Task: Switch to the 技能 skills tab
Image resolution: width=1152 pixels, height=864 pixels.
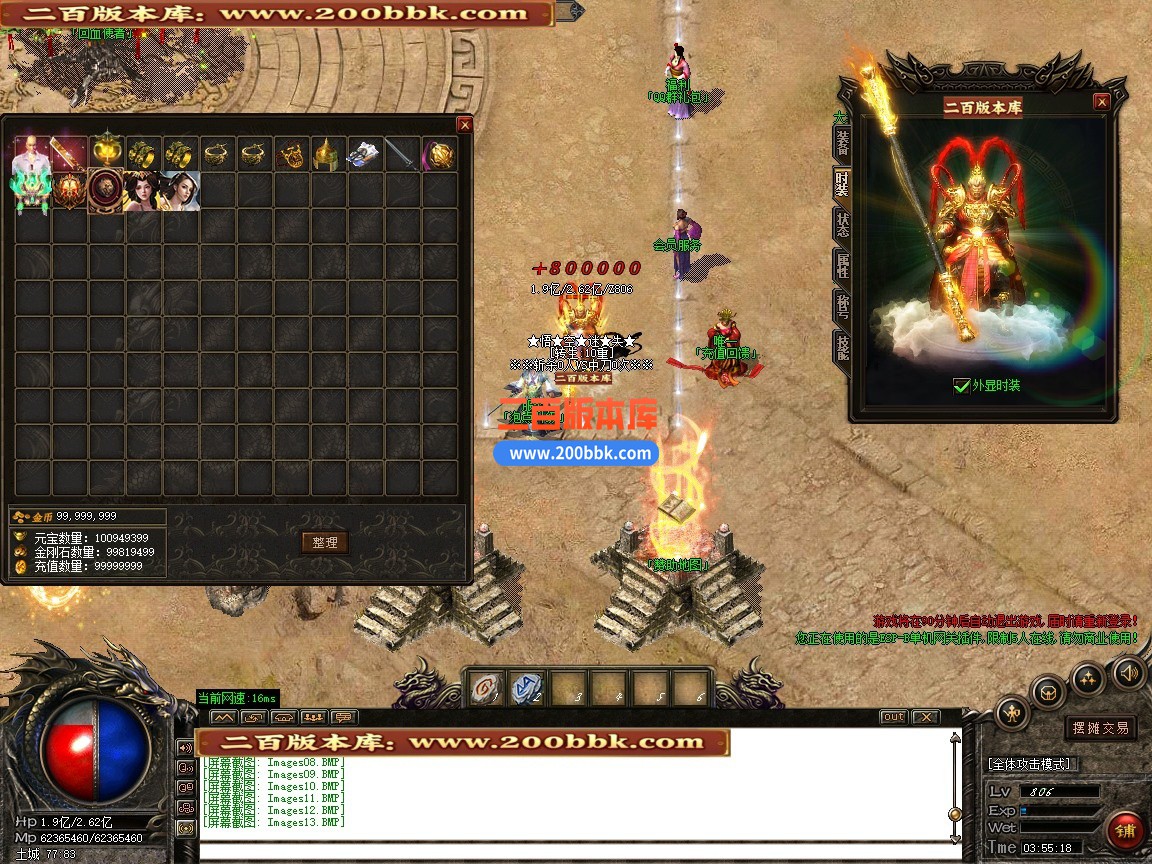Action: coord(842,346)
